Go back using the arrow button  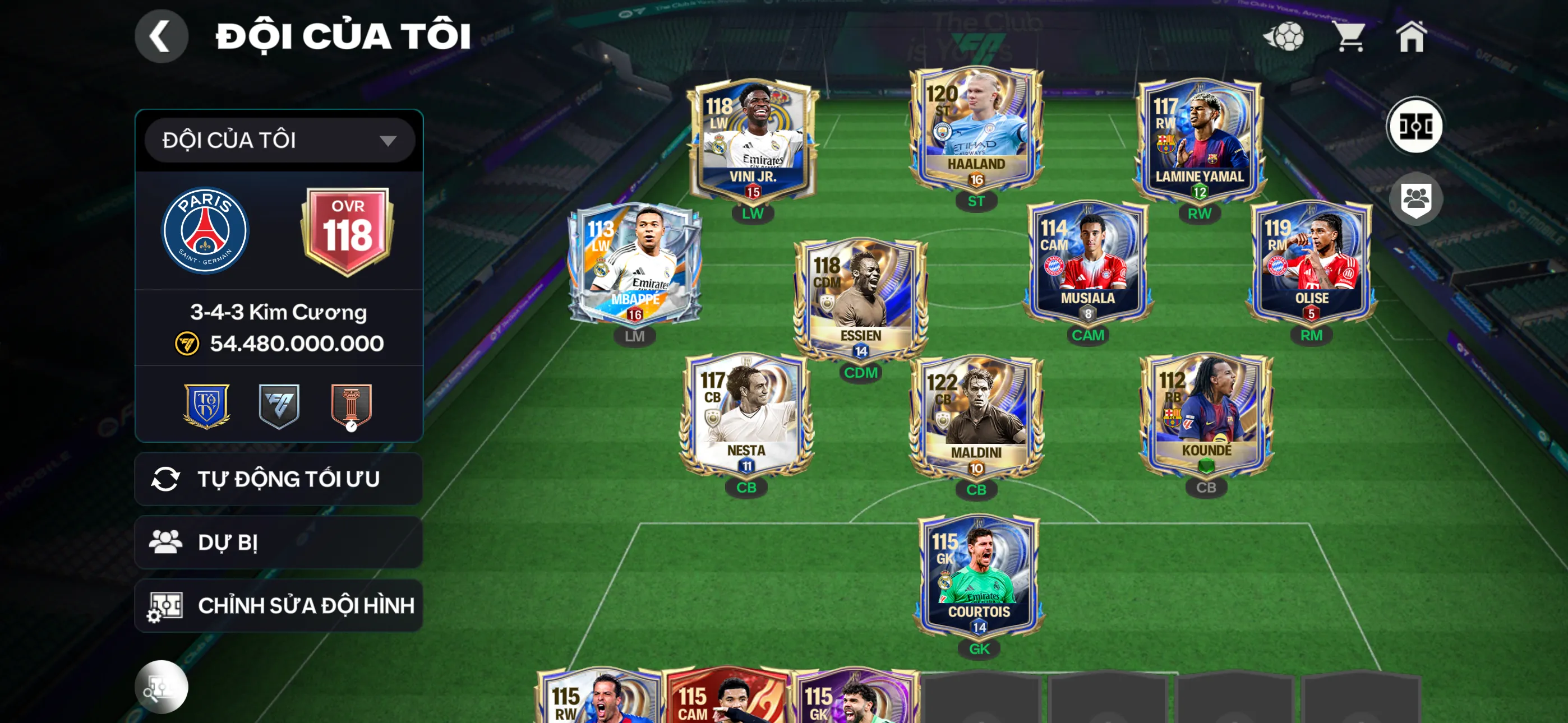click(161, 36)
